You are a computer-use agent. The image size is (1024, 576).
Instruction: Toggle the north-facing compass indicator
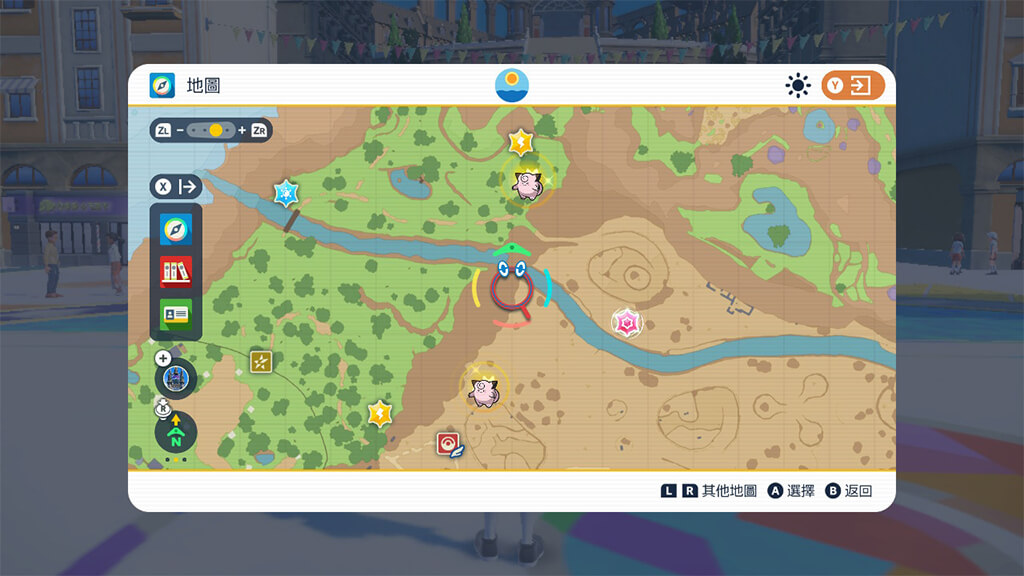(176, 432)
